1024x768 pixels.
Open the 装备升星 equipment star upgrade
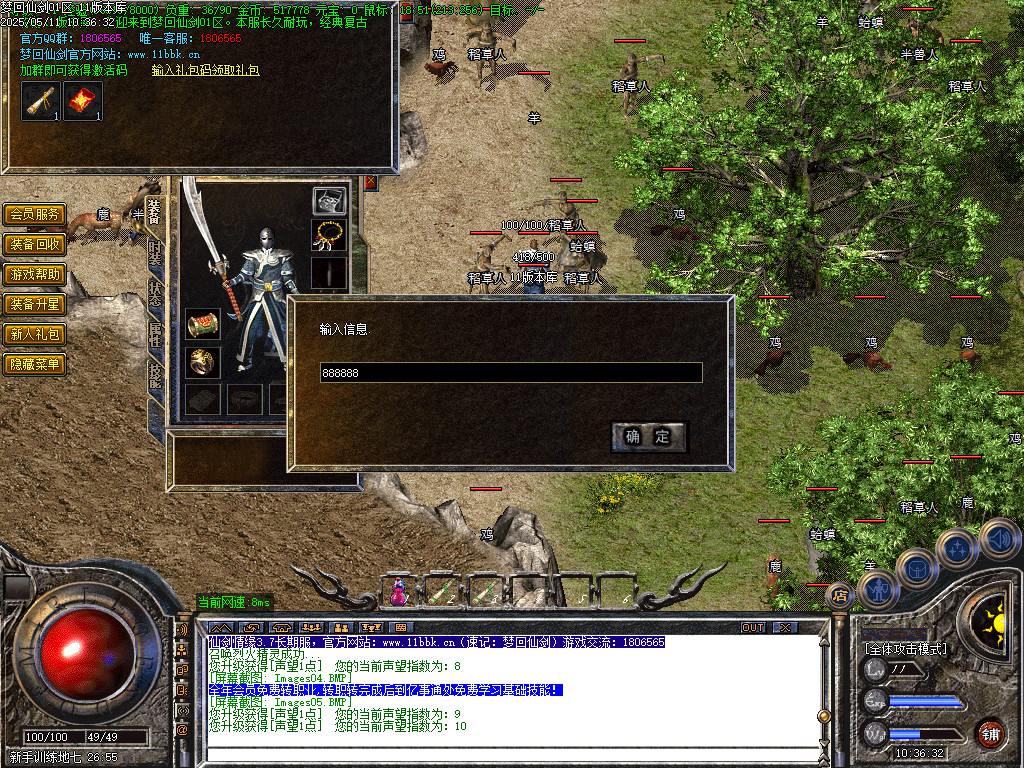coord(35,305)
